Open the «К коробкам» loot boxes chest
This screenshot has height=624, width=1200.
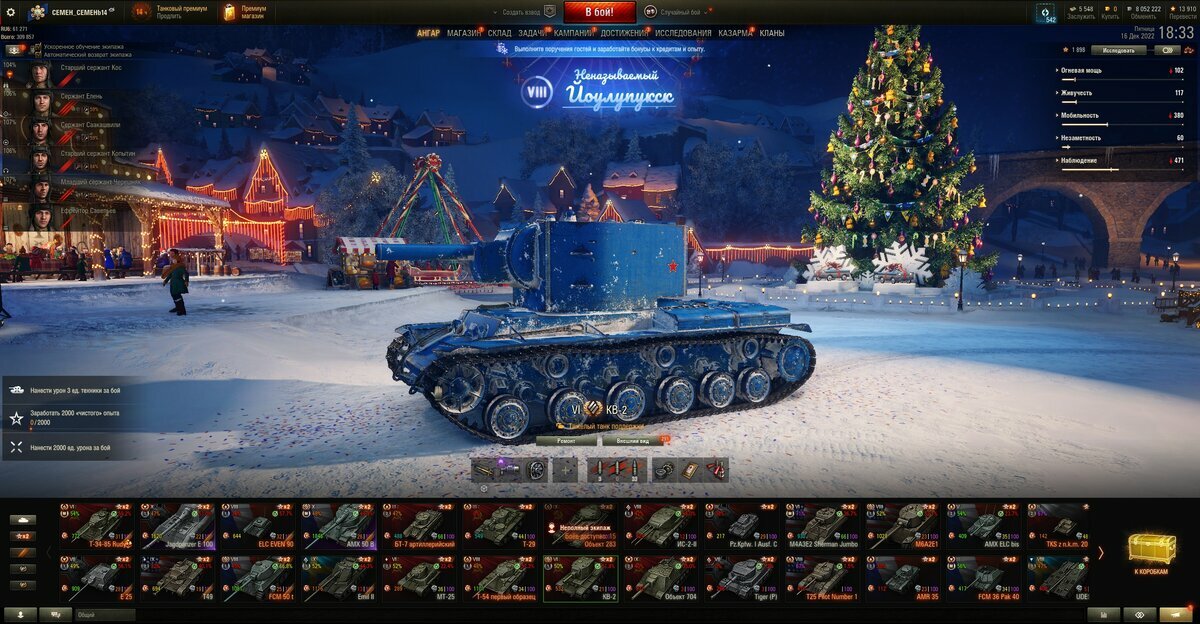[1151, 552]
